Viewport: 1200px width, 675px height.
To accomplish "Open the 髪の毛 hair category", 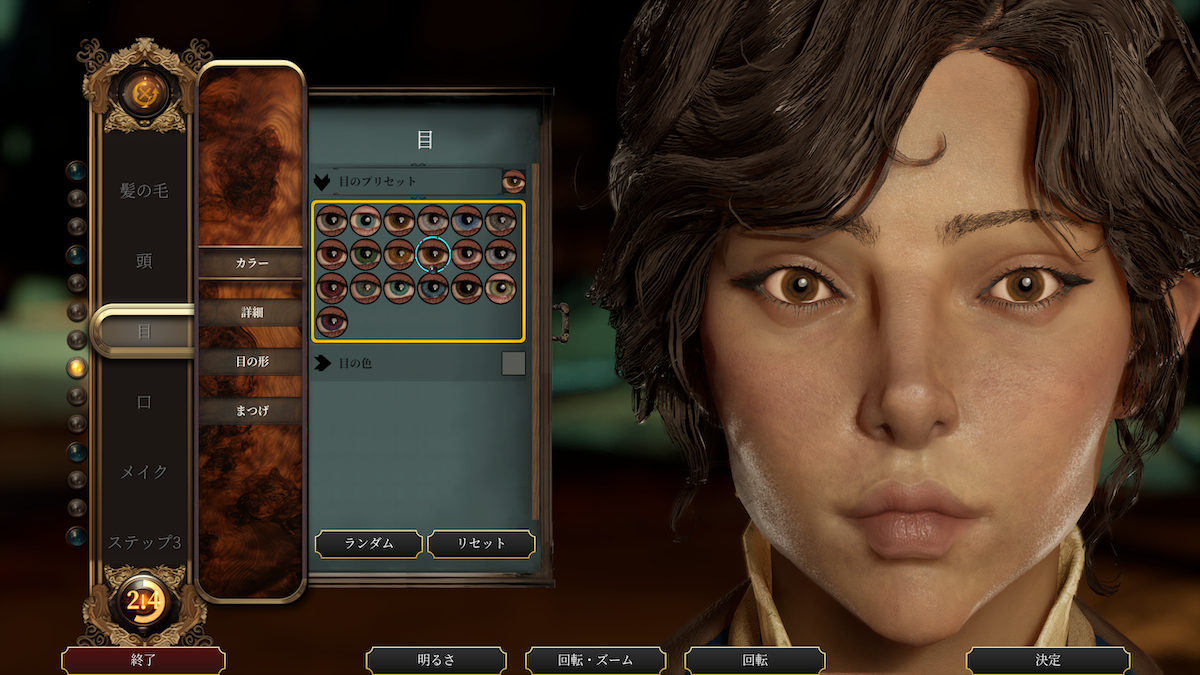I will (x=144, y=191).
